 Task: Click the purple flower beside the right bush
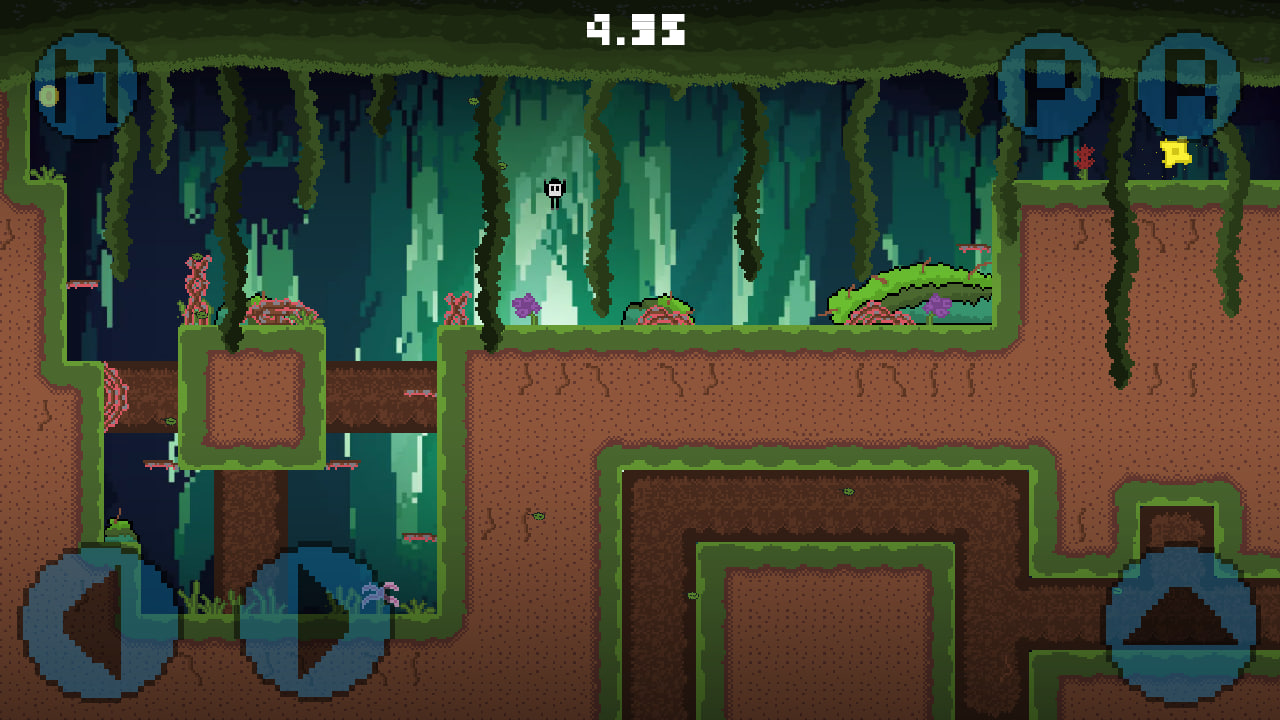938,305
